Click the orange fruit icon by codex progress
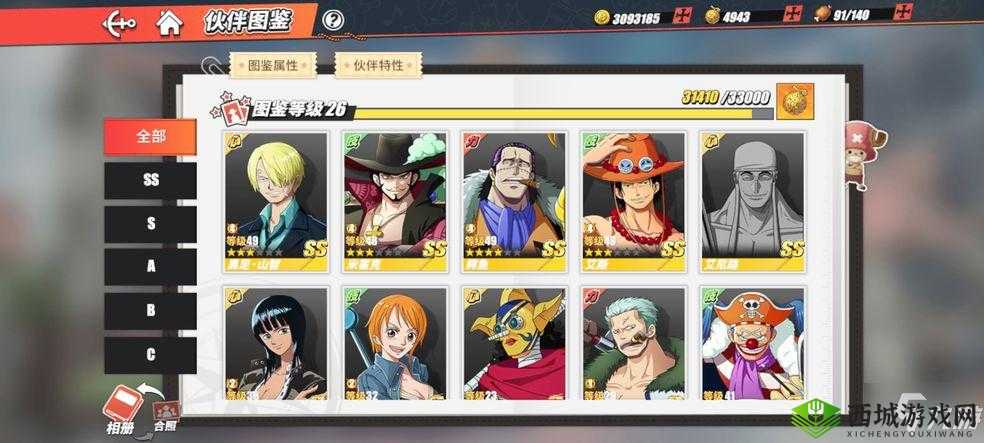This screenshot has height=443, width=984. point(795,100)
